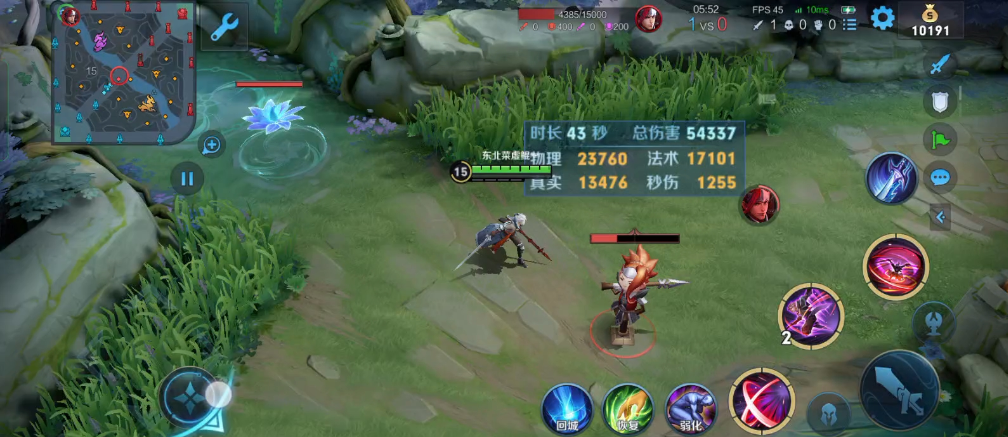The image size is (1008, 437).
Task: Use the 恢复 restore ability
Action: 628,408
